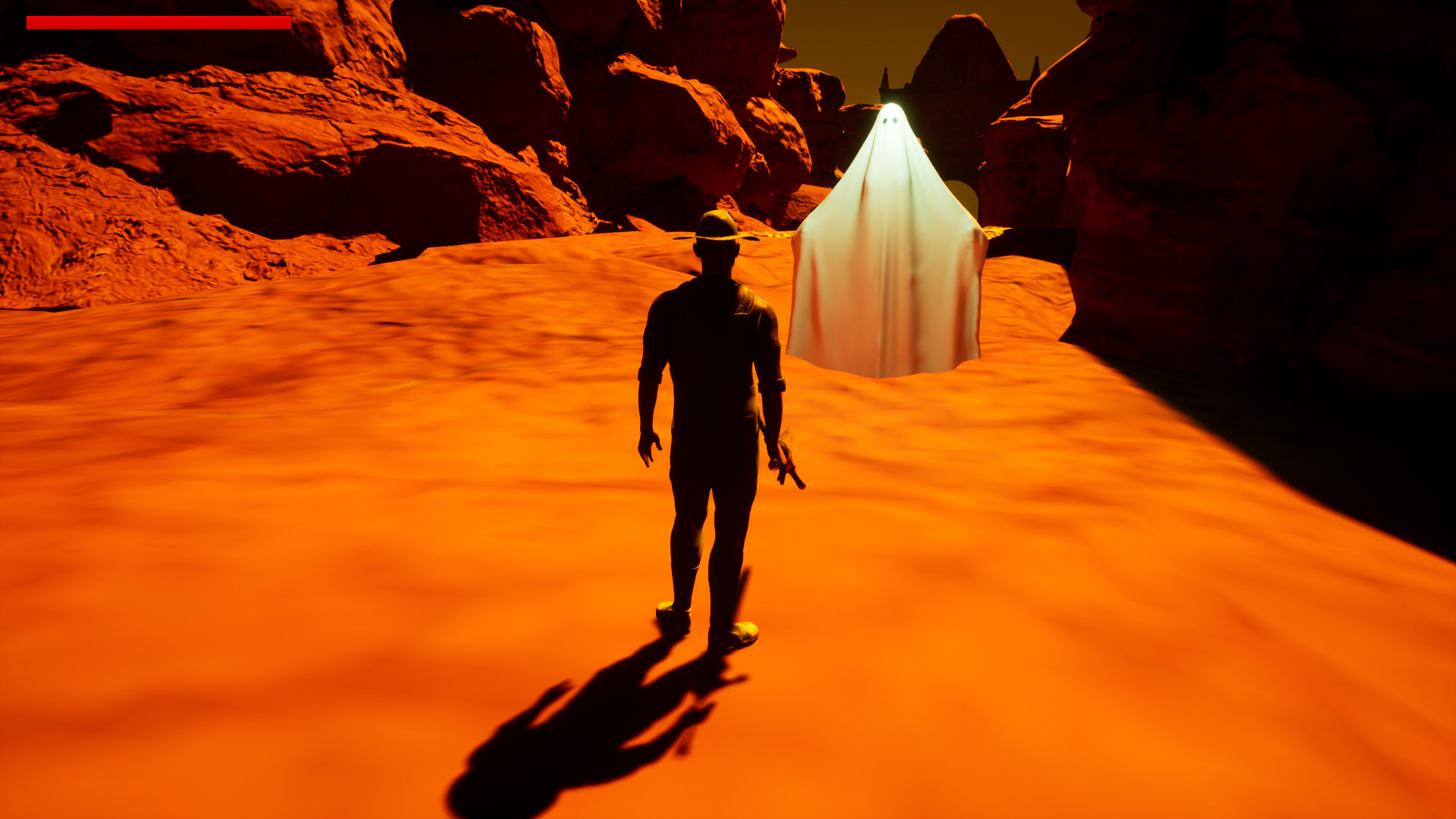The width and height of the screenshot is (1456, 819).
Task: Click the character's hat
Action: (x=717, y=224)
